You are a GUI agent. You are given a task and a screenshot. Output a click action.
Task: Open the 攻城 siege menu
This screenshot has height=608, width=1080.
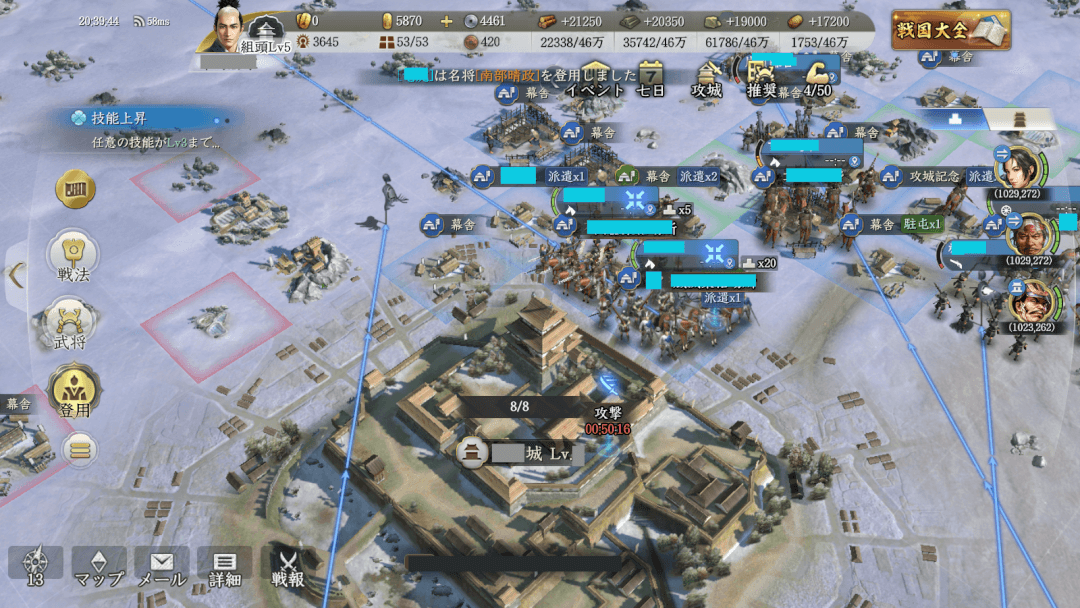(x=707, y=78)
